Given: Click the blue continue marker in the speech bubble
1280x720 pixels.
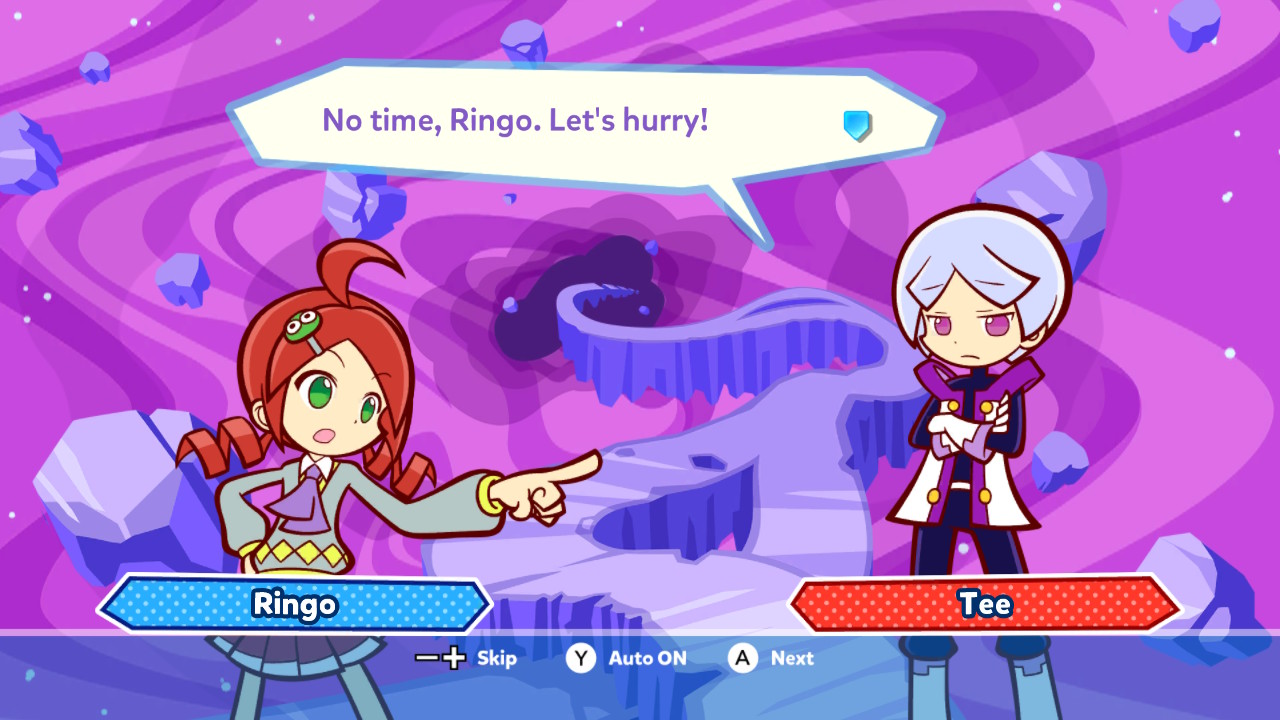Looking at the screenshot, I should [x=857, y=125].
